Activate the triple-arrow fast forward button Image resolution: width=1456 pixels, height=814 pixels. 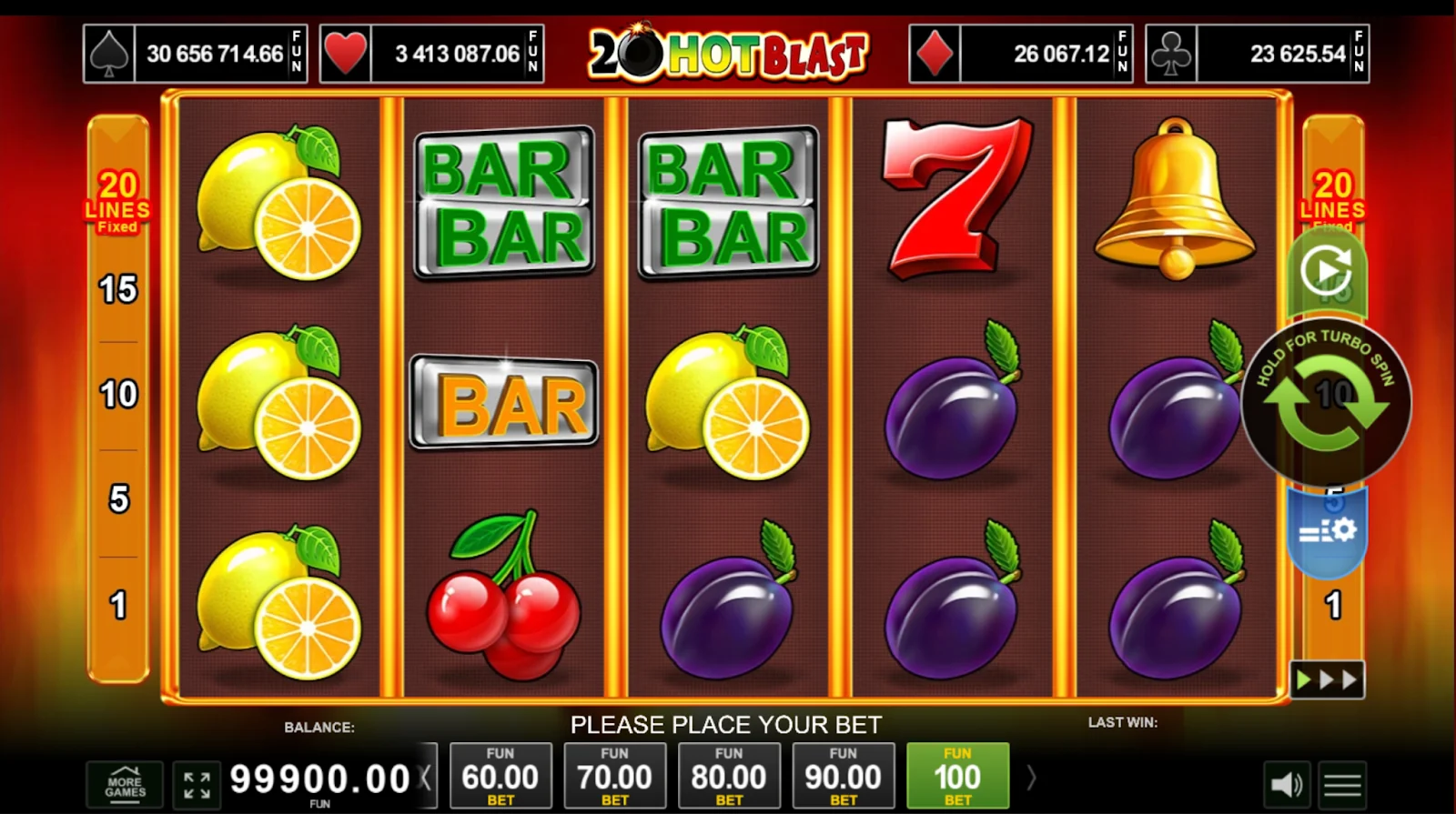click(1327, 679)
